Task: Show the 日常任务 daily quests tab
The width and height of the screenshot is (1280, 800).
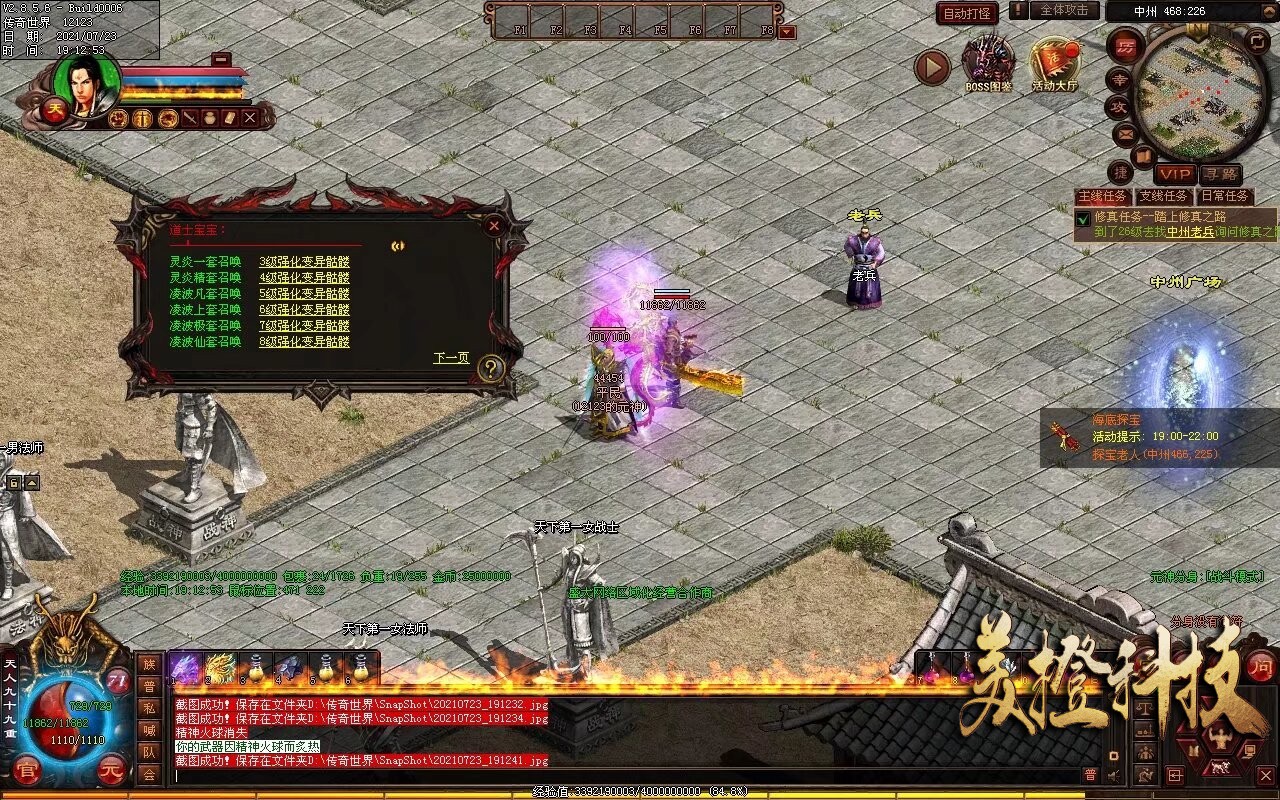Action: coord(1225,196)
